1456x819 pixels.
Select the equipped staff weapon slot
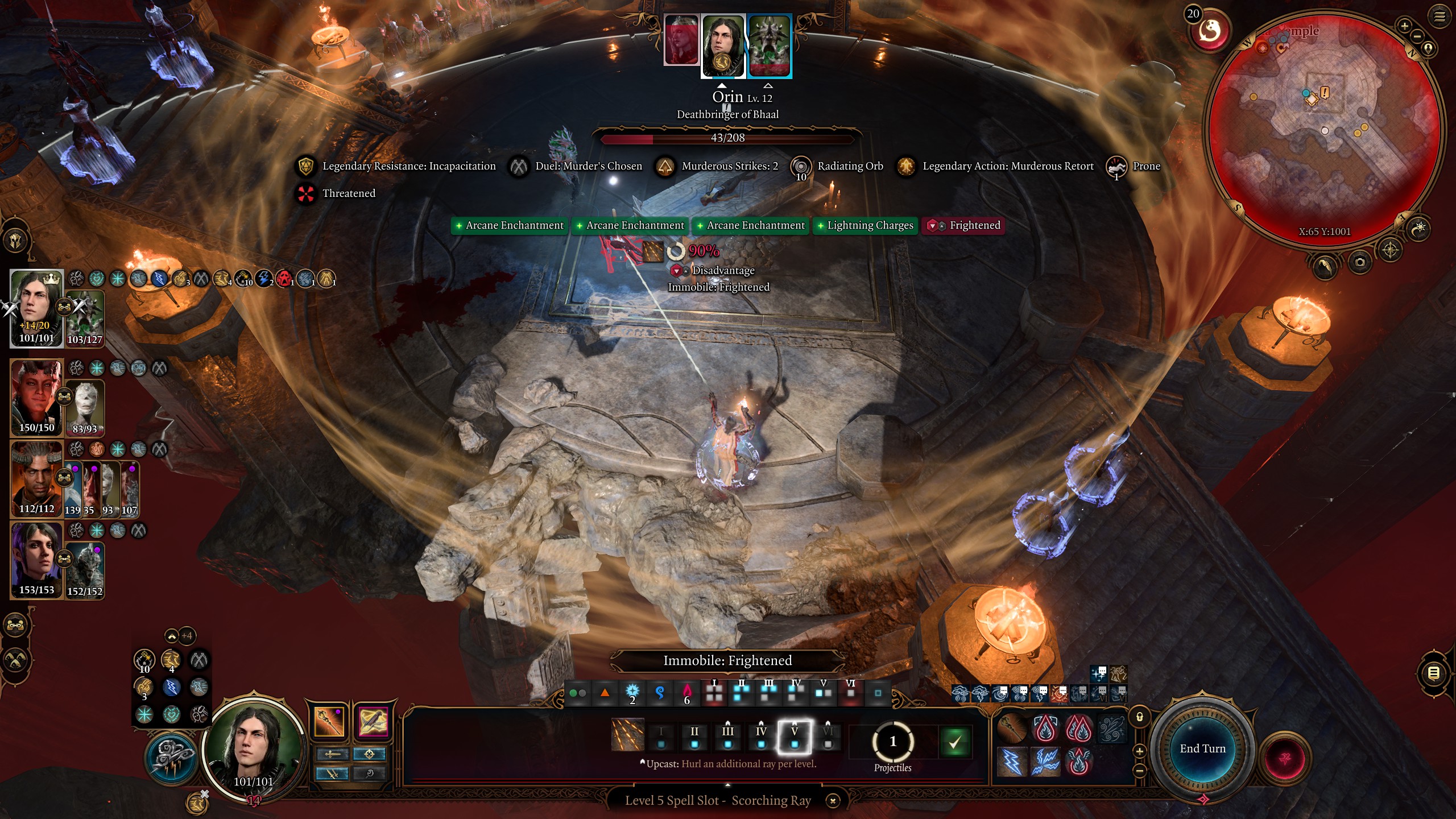pyautogui.click(x=329, y=721)
